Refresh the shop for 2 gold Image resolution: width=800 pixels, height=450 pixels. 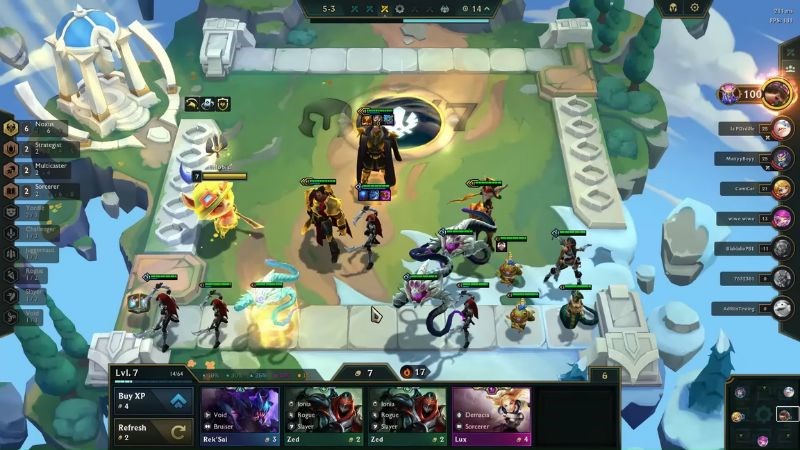pyautogui.click(x=154, y=432)
